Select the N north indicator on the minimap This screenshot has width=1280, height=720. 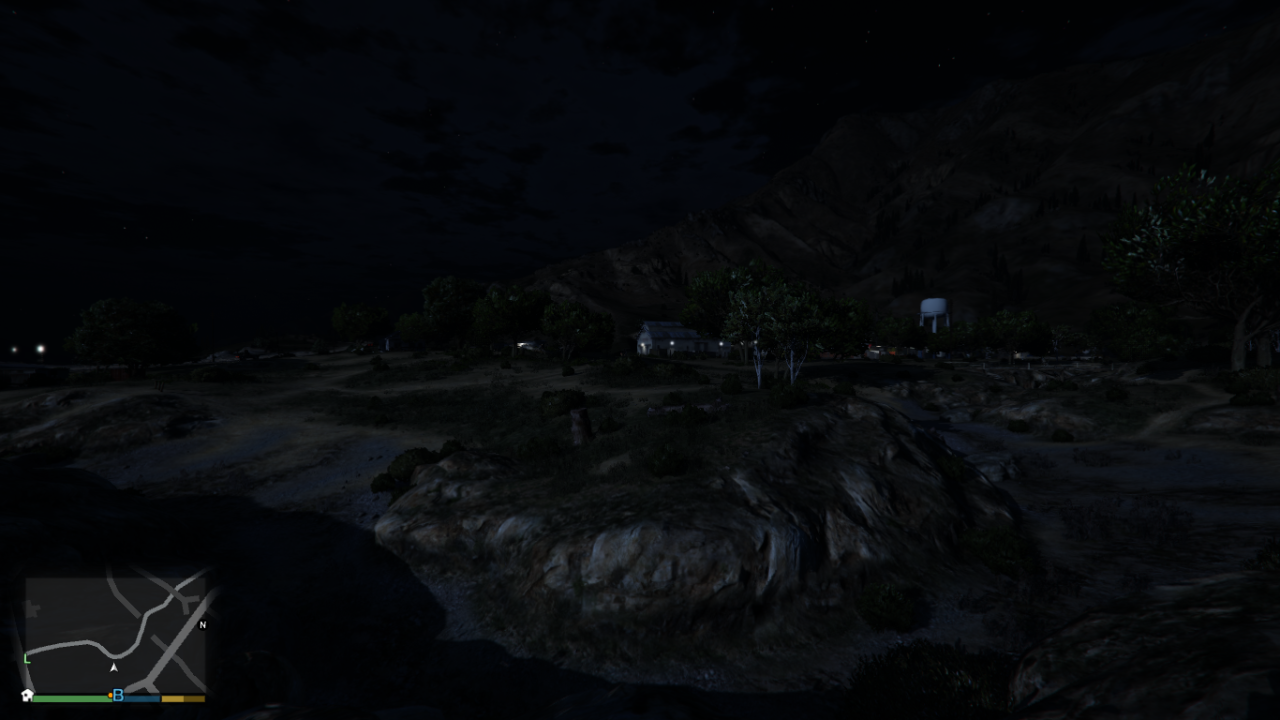[x=203, y=625]
